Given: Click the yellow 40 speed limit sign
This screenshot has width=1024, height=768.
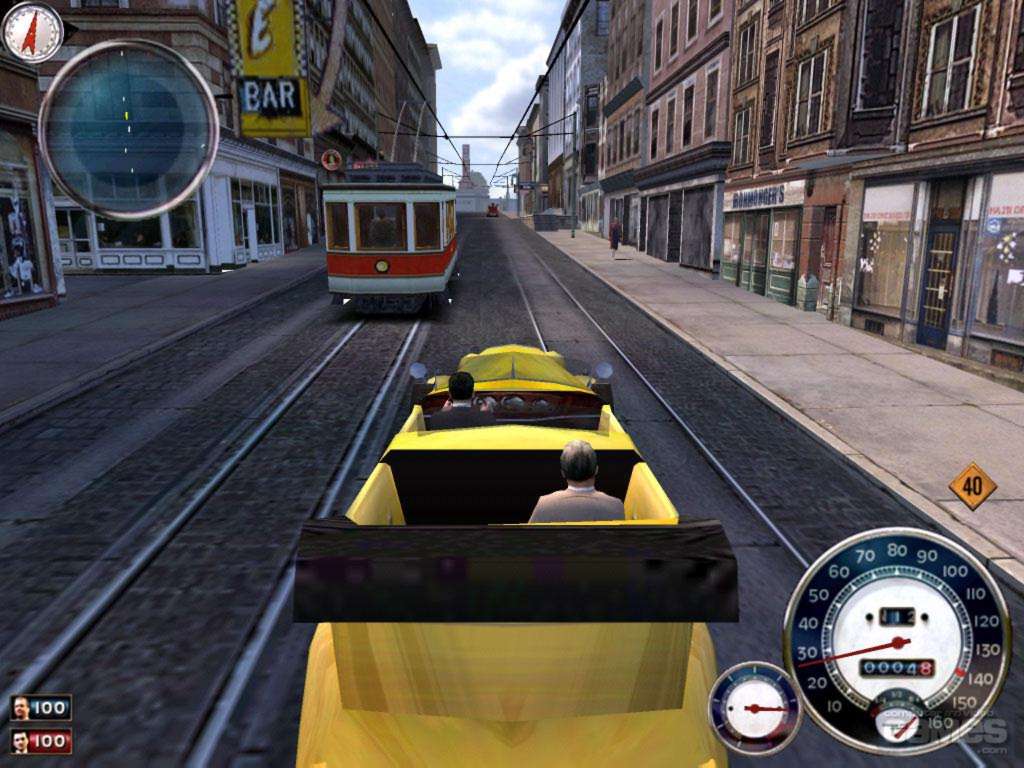Looking at the screenshot, I should [972, 486].
